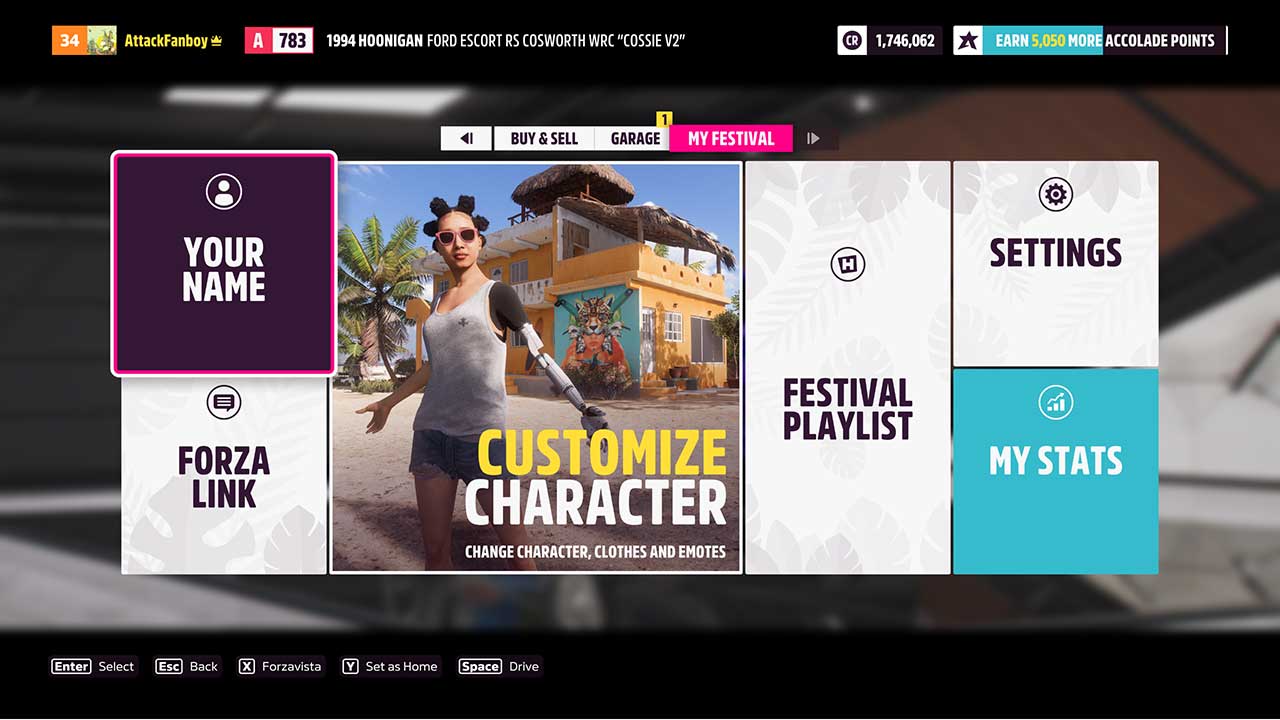Click the X Forzavista key prompt

280,666
